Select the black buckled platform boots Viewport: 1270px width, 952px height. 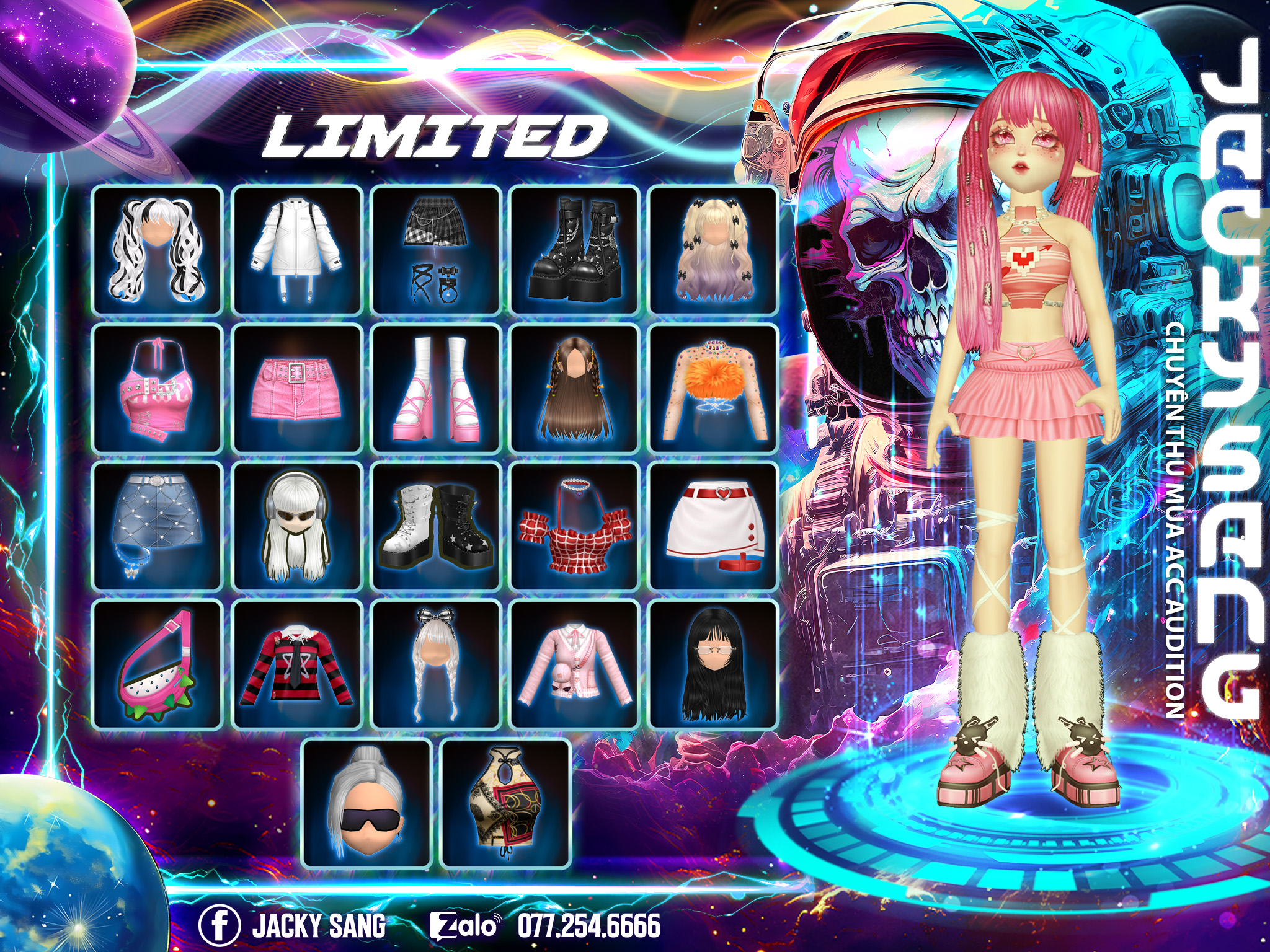575,249
